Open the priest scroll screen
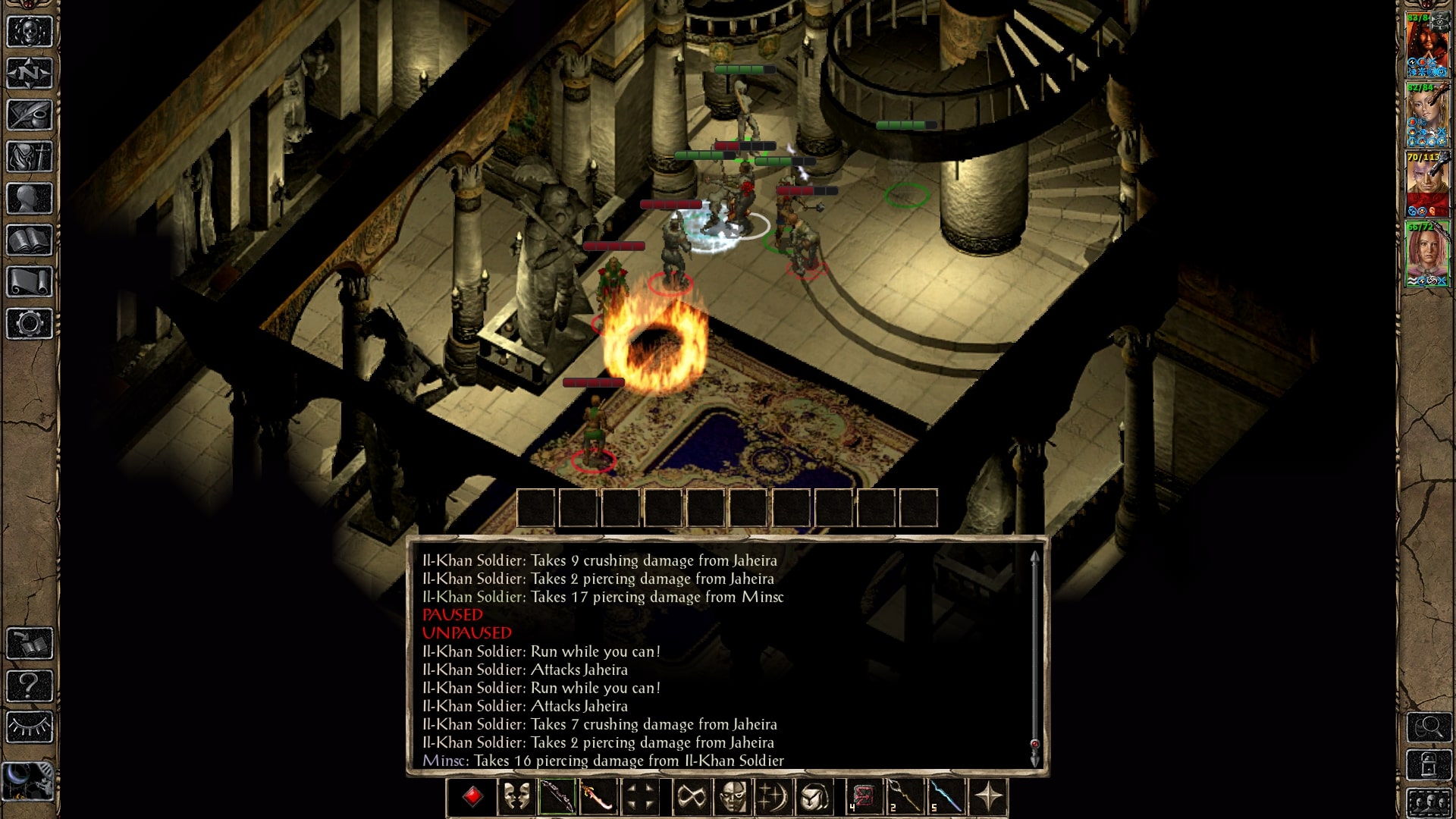The image size is (1456, 819). pos(30,282)
